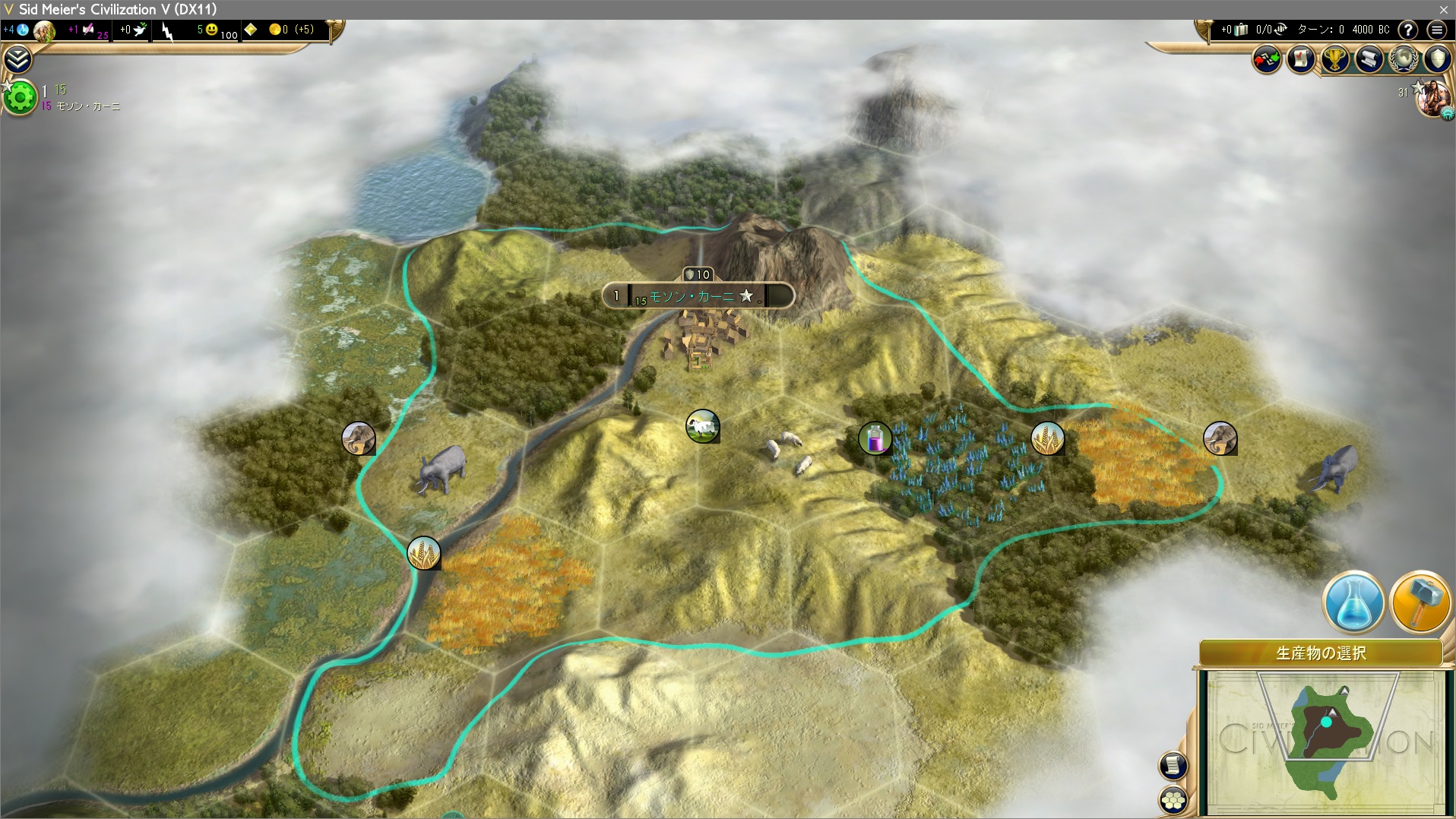Click the 生産物の選択 production button

click(1321, 653)
